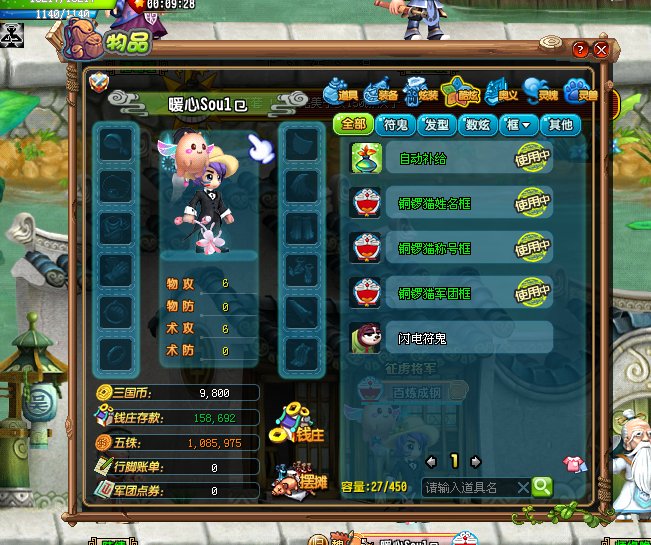This screenshot has width=651, height=545.
Task: Filter list by 其他 other
Action: tap(560, 125)
